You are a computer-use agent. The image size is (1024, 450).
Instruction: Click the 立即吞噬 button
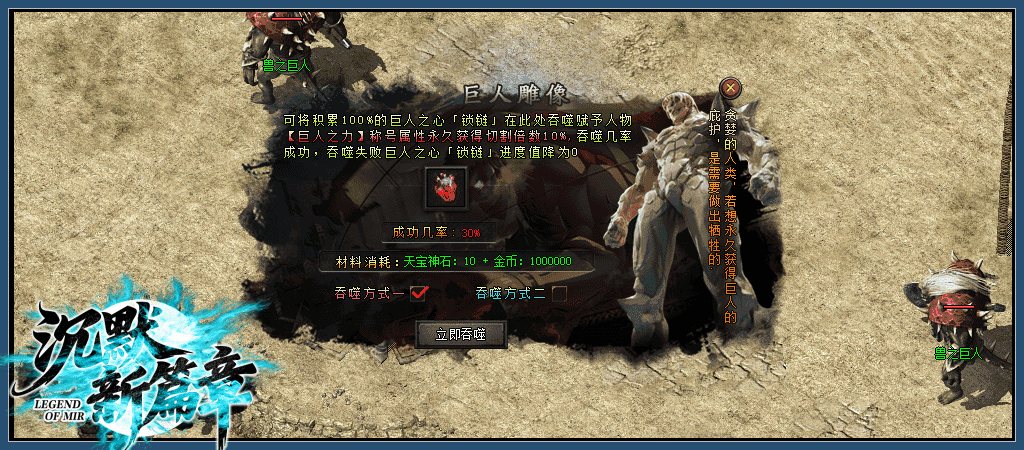[x=461, y=334]
